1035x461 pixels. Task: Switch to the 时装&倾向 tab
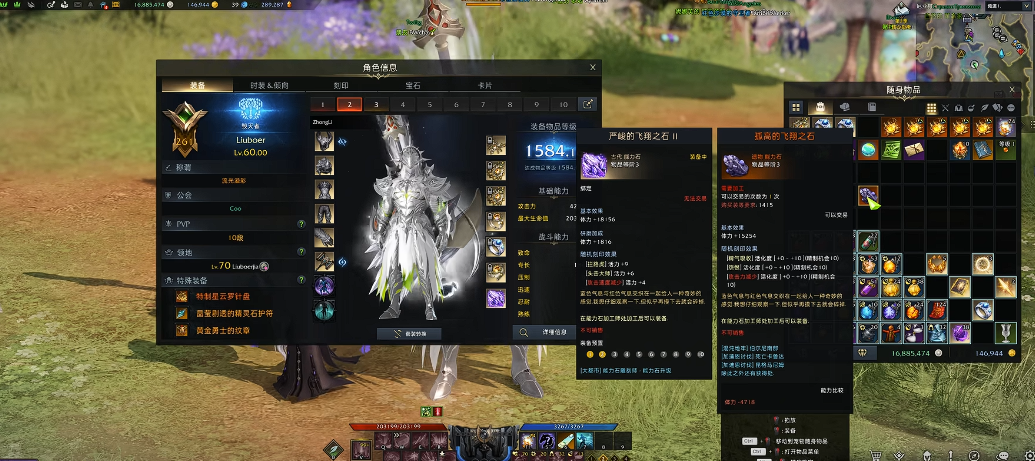click(x=267, y=86)
